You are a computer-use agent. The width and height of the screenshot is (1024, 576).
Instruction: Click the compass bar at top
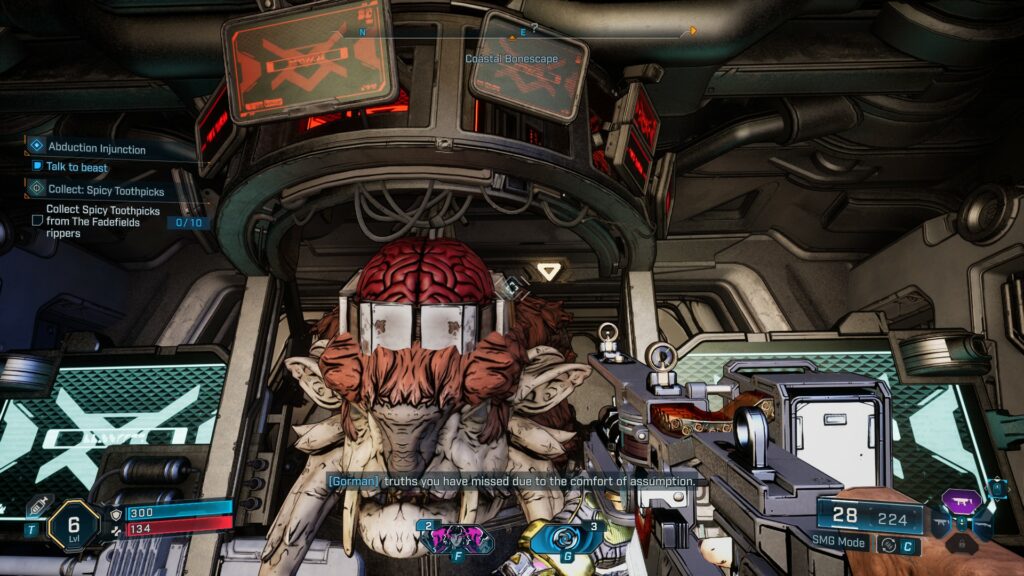click(525, 33)
